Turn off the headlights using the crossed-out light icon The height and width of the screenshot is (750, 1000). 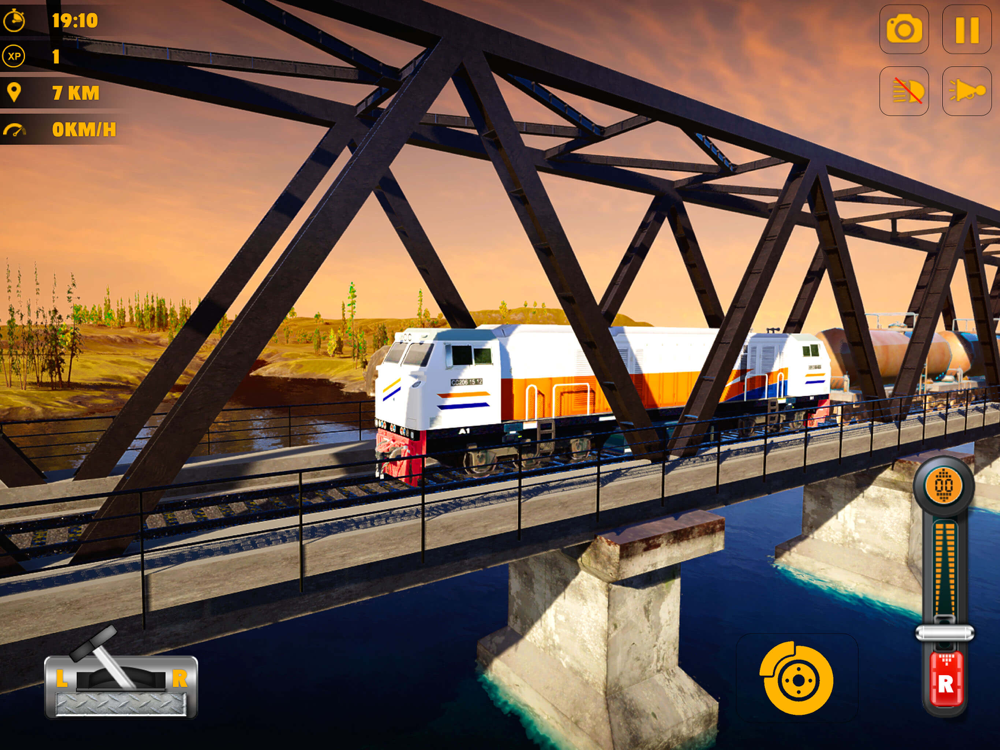pyautogui.click(x=904, y=92)
